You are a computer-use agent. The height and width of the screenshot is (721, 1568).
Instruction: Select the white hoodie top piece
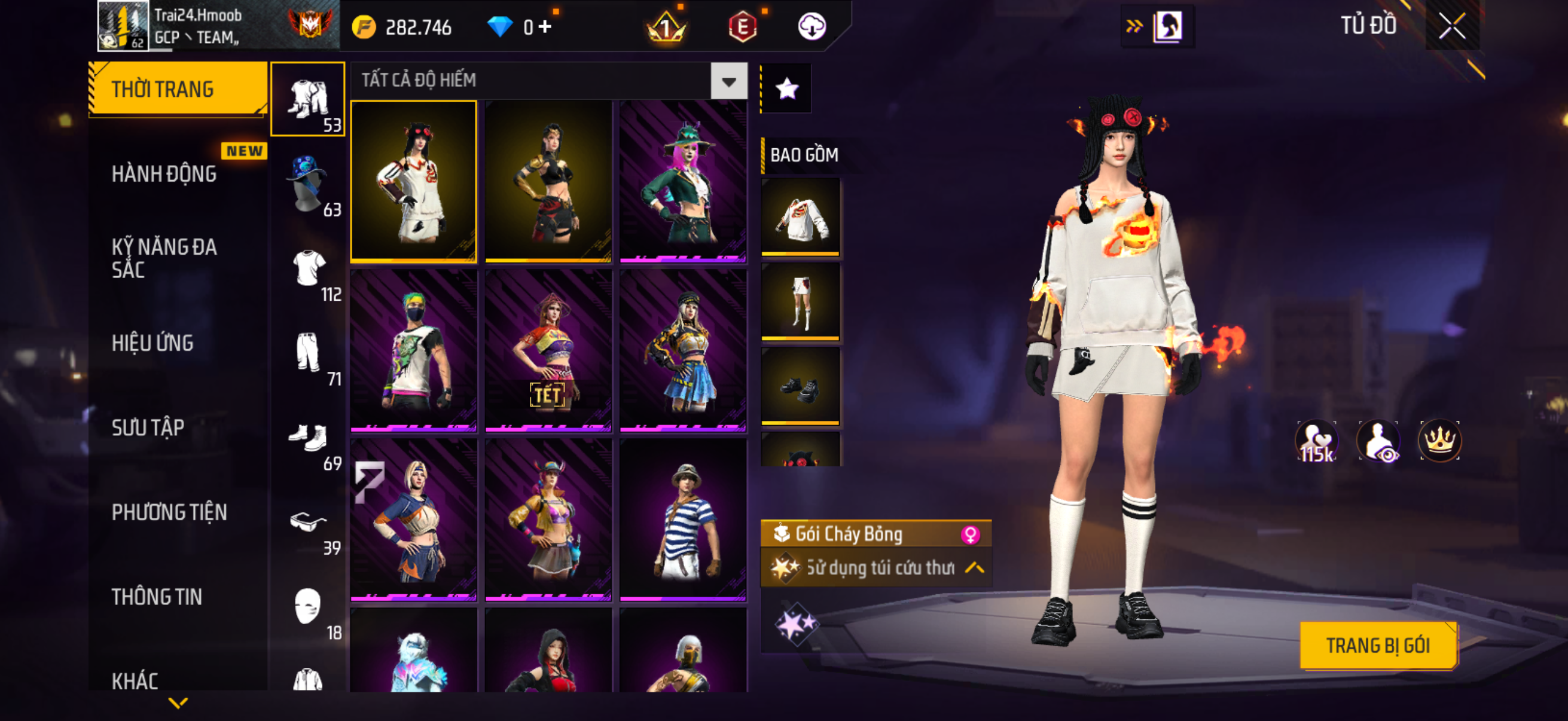(800, 216)
